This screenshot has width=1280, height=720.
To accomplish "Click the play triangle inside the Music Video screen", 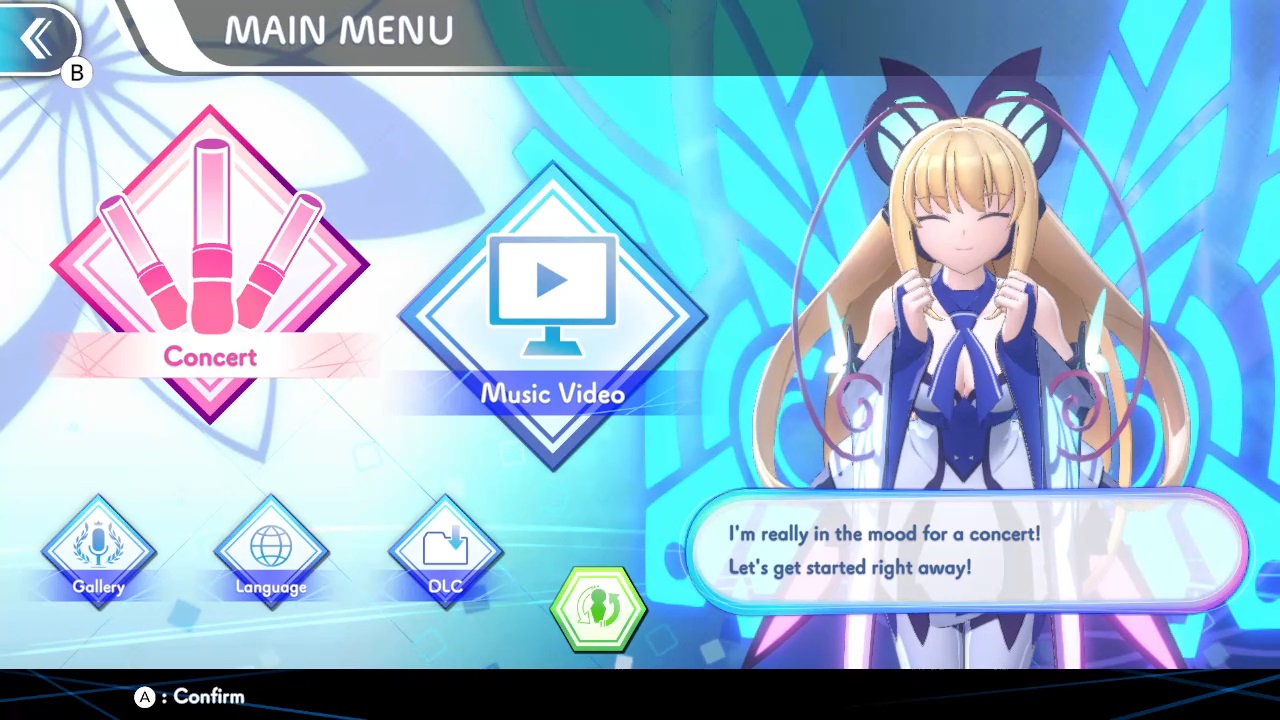I will pos(553,280).
